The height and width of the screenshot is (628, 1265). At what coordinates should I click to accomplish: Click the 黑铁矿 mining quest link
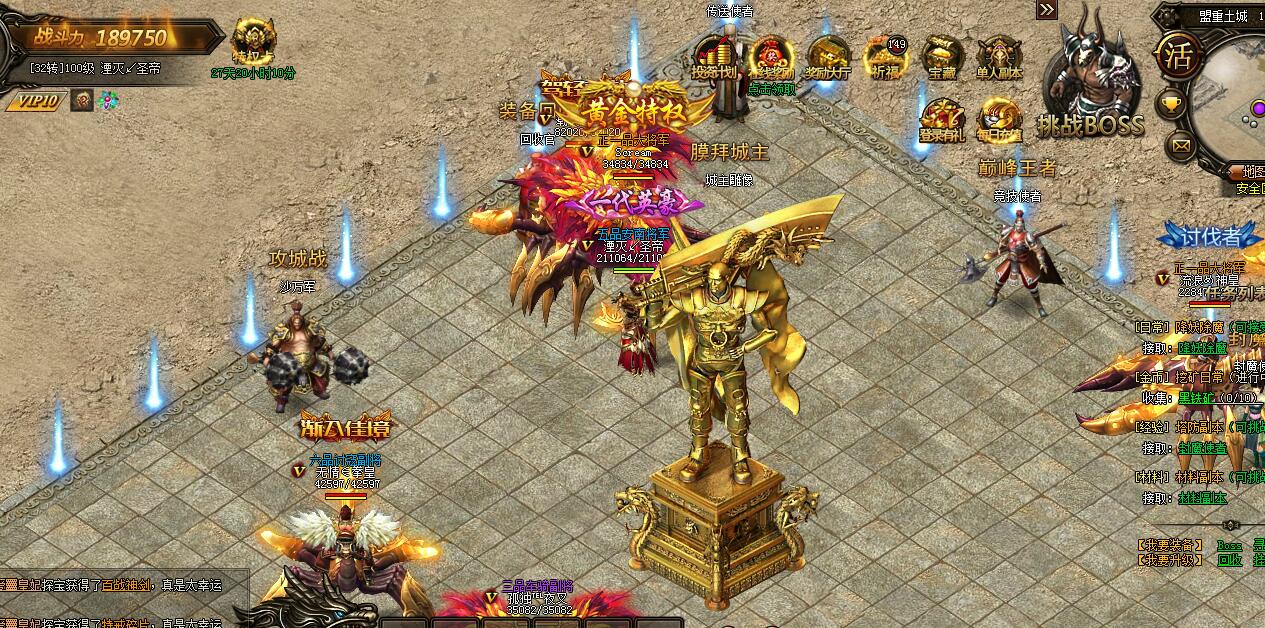[x=1195, y=397]
